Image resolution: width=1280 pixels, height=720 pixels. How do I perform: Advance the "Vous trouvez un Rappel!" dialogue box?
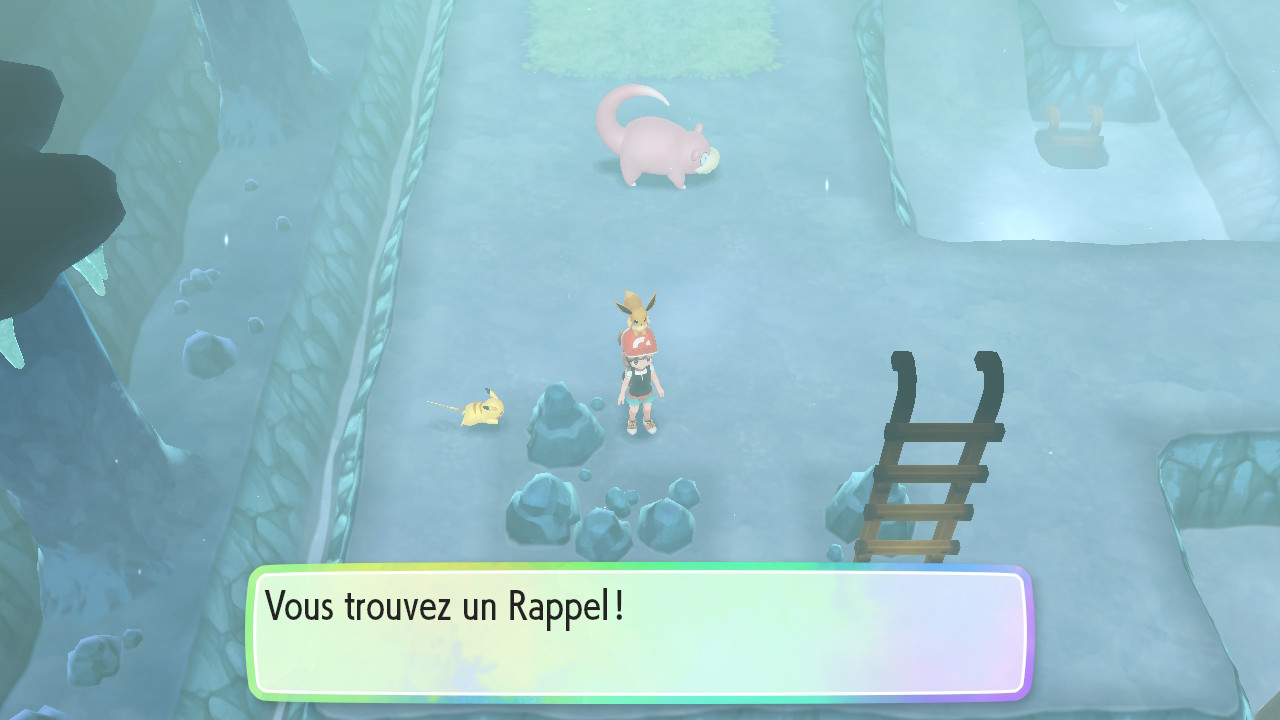pos(639,633)
